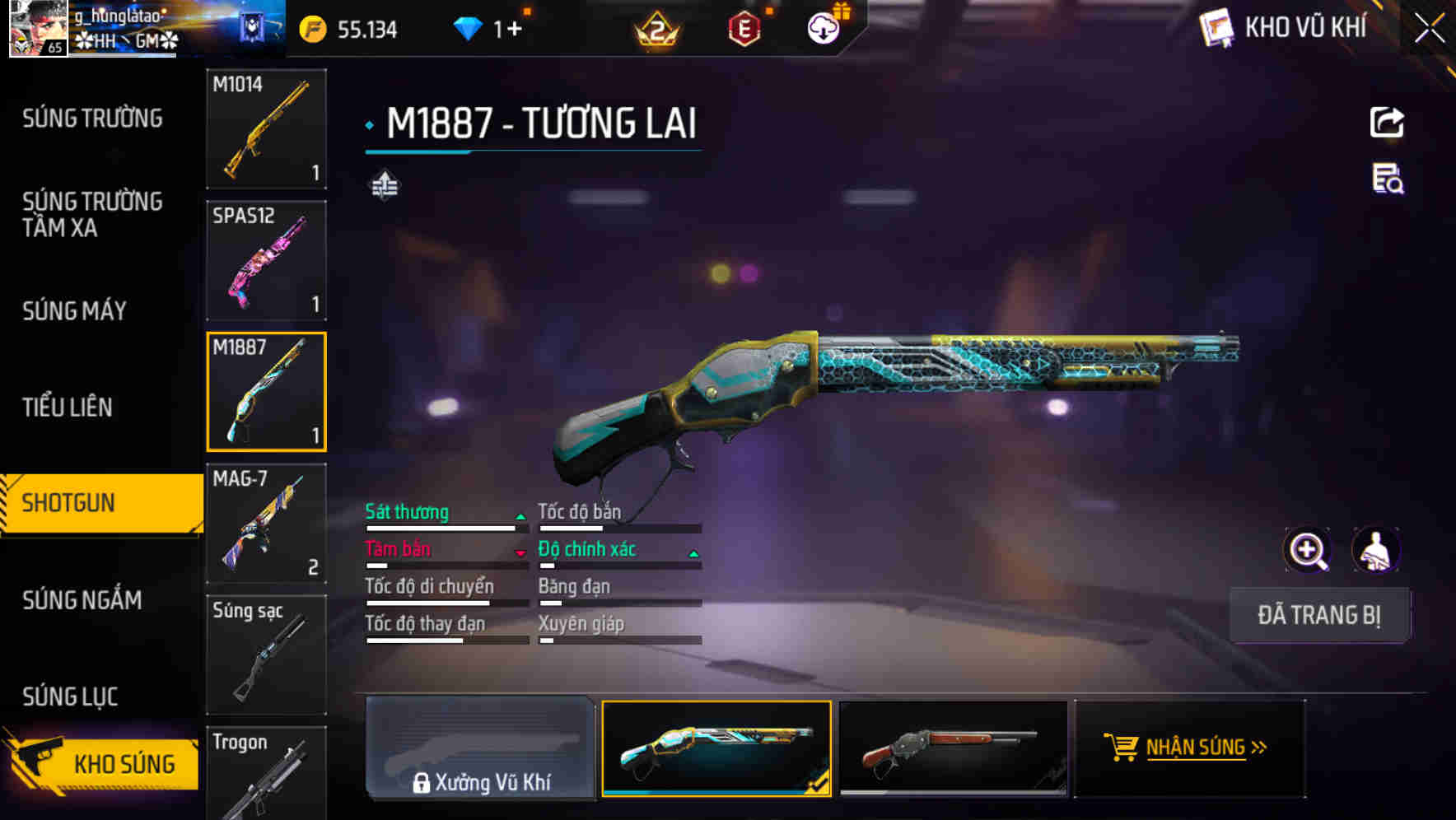
Task: Open the loadout preset icon below weapon name
Action: click(385, 186)
